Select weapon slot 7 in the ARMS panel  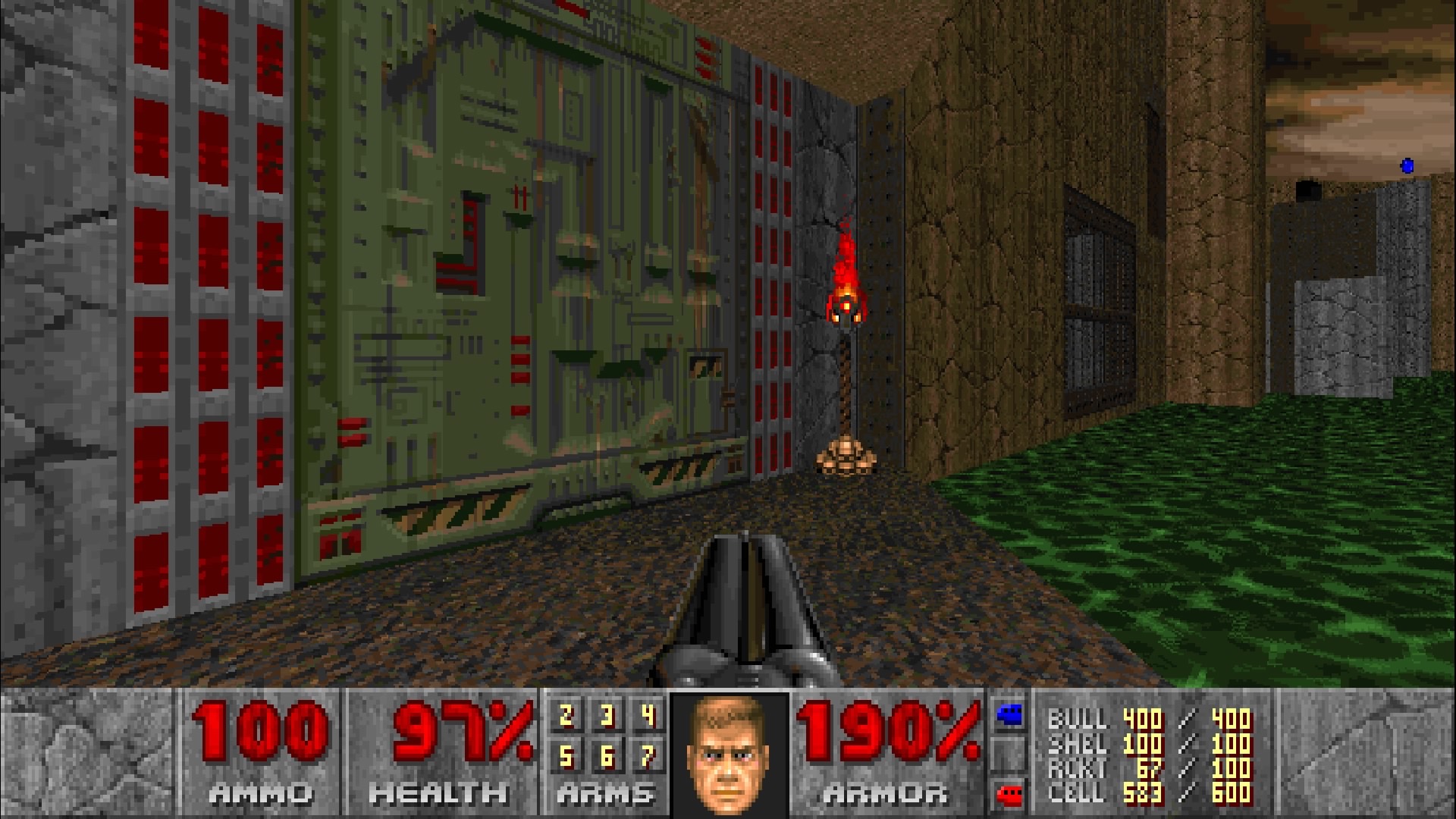point(649,756)
